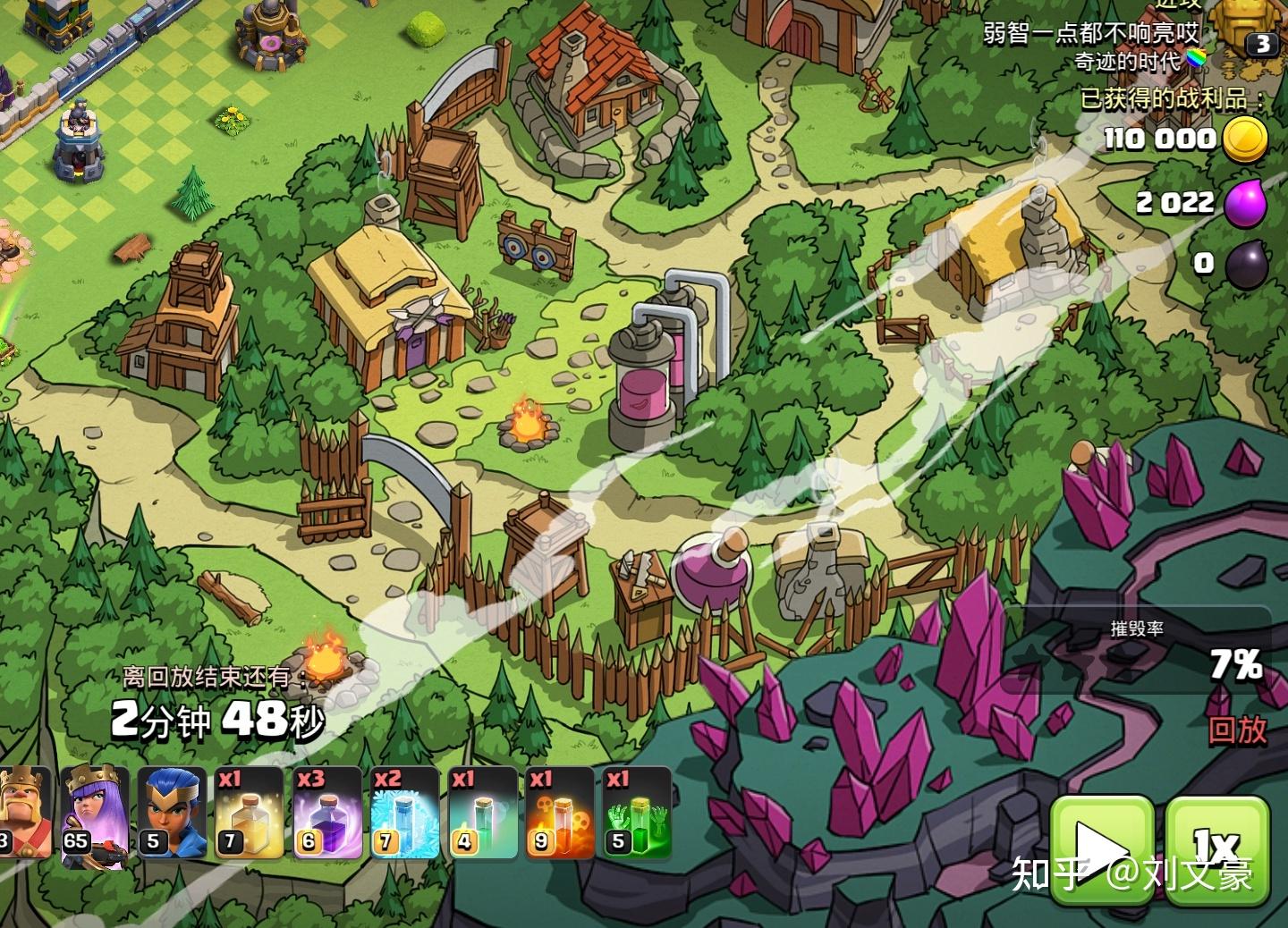Choose the pale teal level 4 spell
Viewport: 1288px width, 928px height.
point(481,812)
